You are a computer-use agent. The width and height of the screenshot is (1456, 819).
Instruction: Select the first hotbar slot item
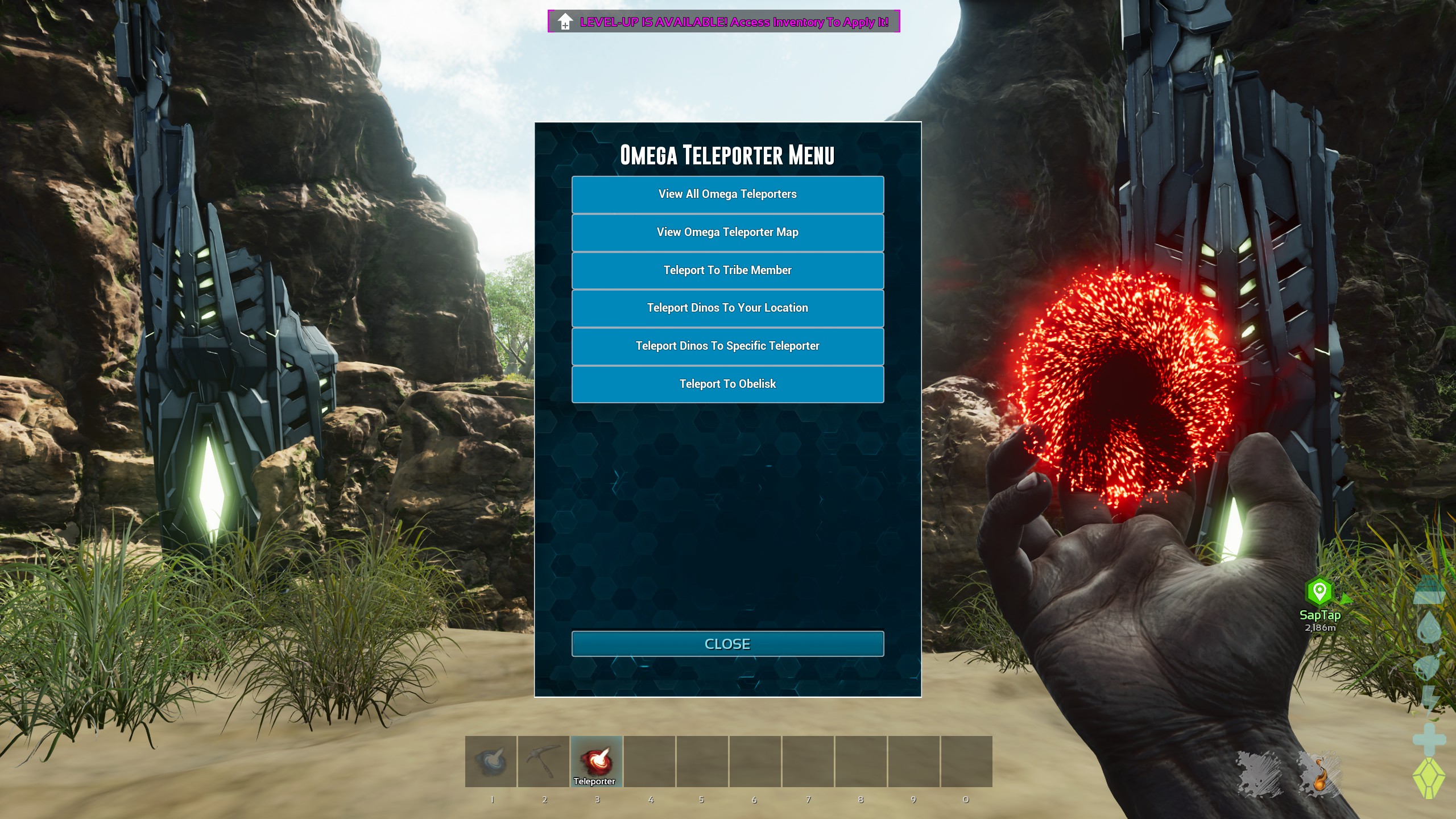(x=491, y=761)
